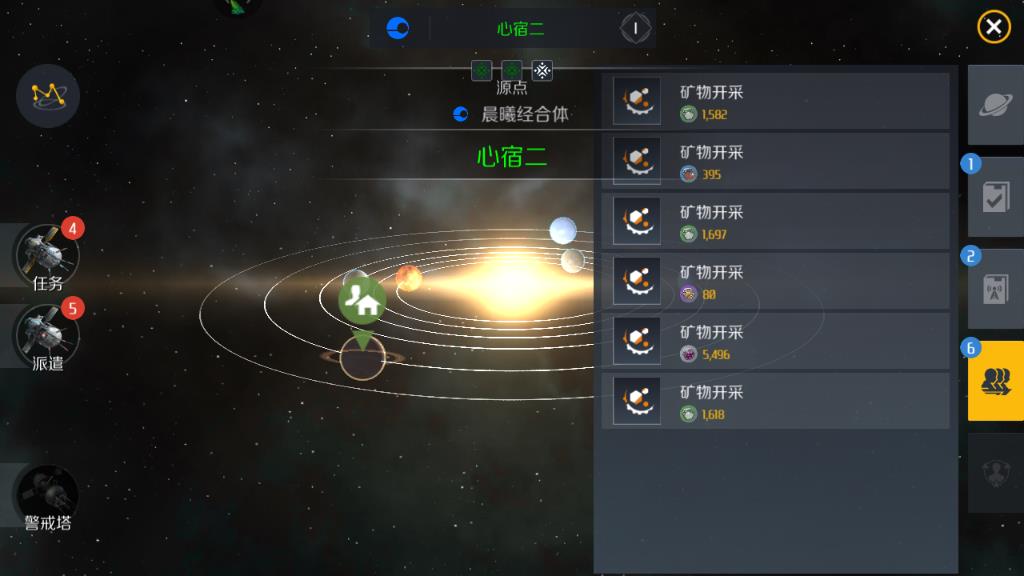Image resolution: width=1024 pixels, height=576 pixels.
Task: Open the 矿物开采 row showing 5,496
Action: point(775,342)
